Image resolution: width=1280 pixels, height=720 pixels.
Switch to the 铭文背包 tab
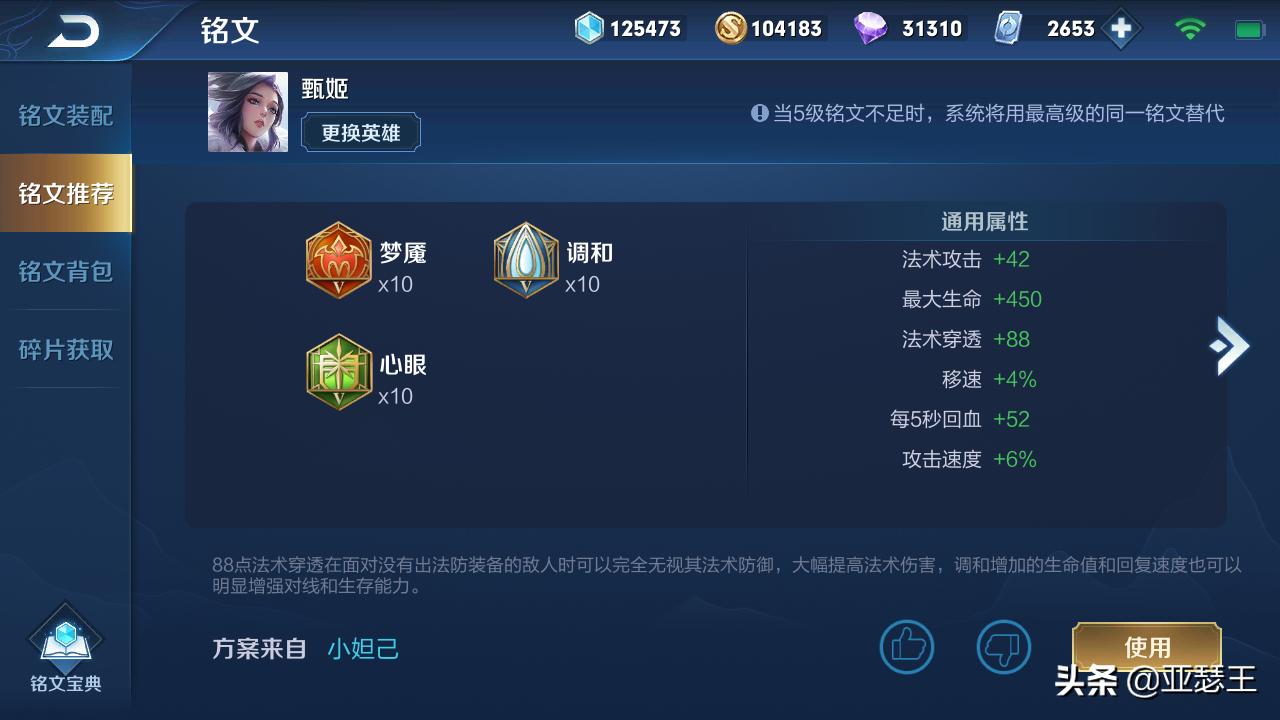click(63, 270)
